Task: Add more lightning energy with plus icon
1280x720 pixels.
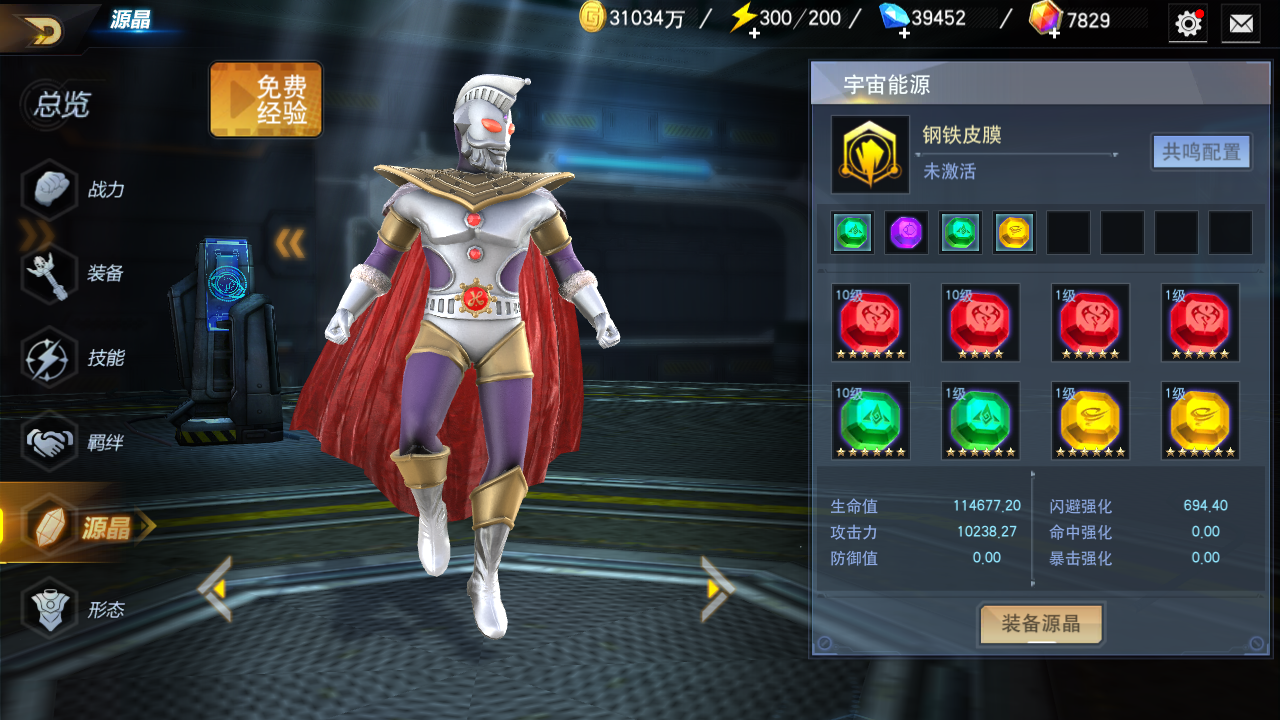Action: [753, 33]
